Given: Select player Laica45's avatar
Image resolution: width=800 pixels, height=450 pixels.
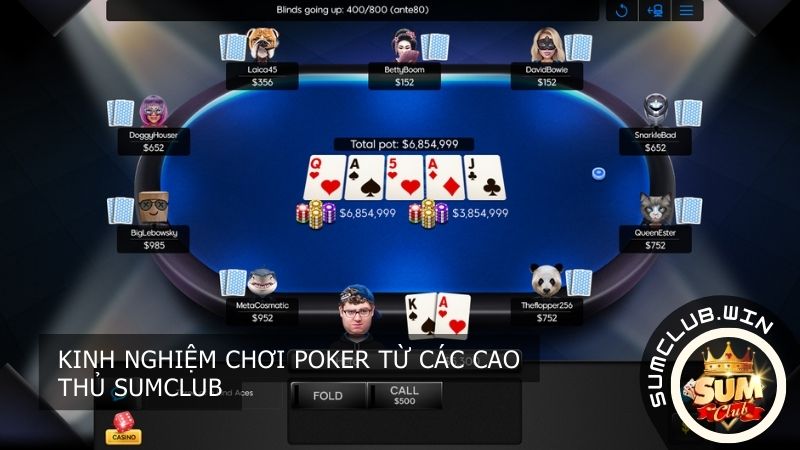Looking at the screenshot, I should coord(263,45).
